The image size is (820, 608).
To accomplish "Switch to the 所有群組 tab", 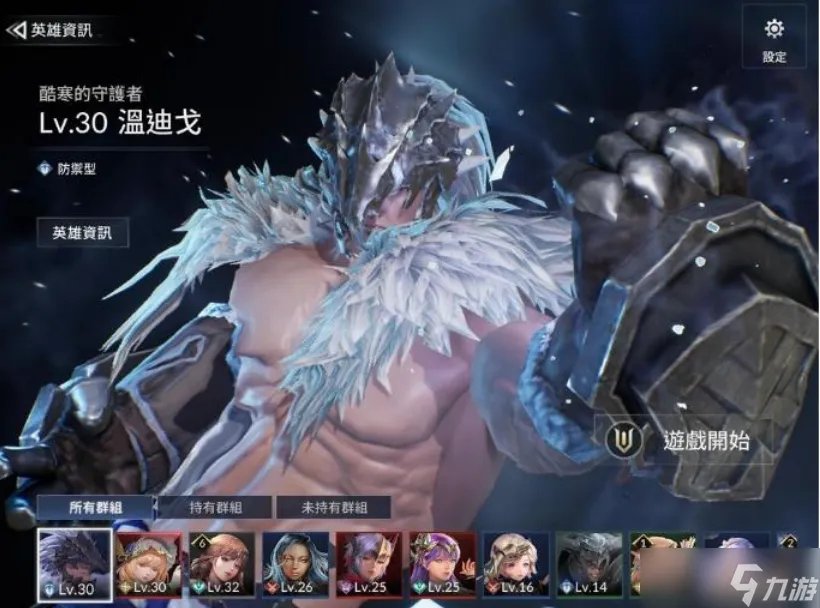I will point(97,508).
